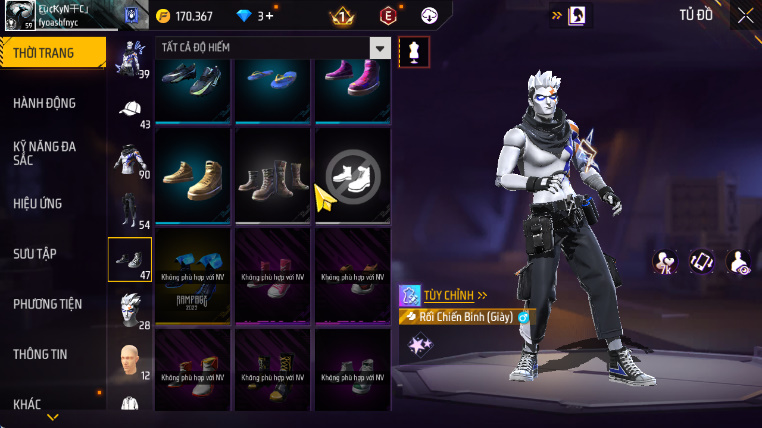This screenshot has height=428, width=762.
Task: Switch to the Phương Tiện tab
Action: tap(47, 304)
